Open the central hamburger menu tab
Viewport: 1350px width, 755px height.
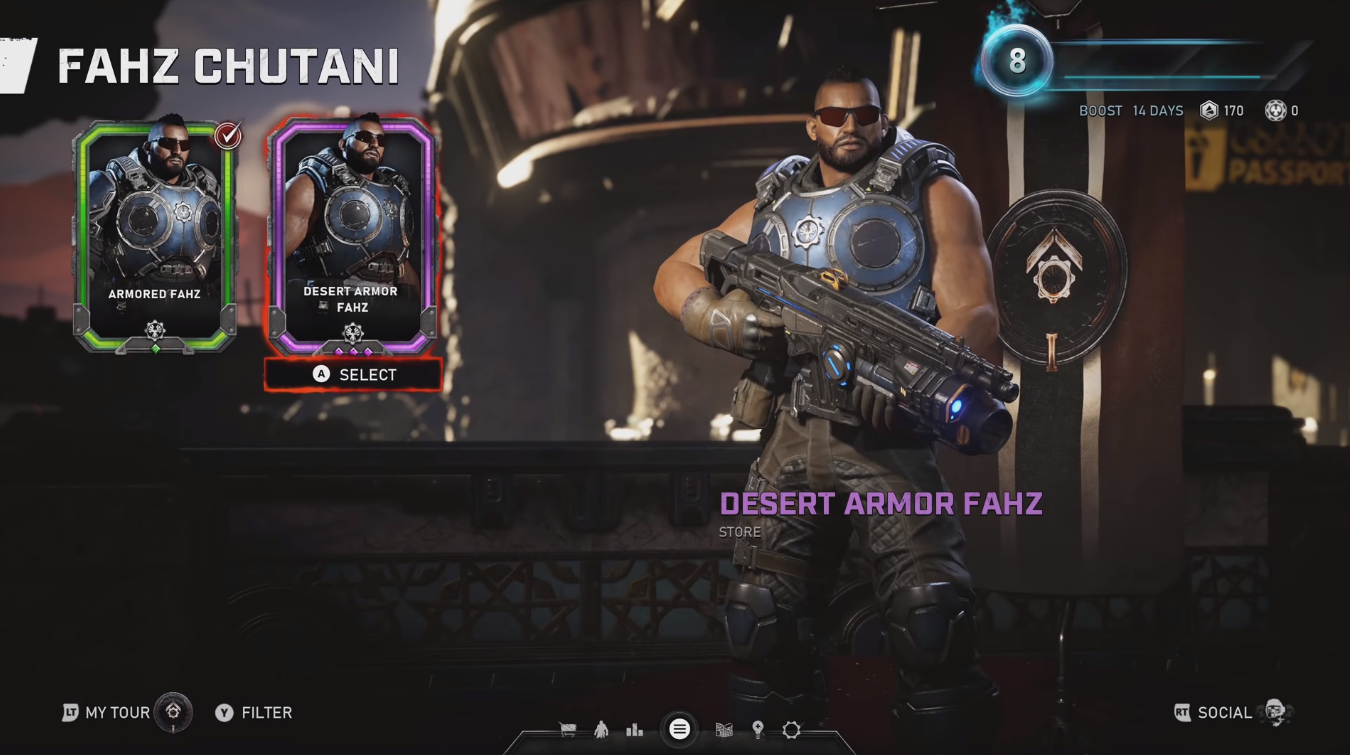click(679, 729)
